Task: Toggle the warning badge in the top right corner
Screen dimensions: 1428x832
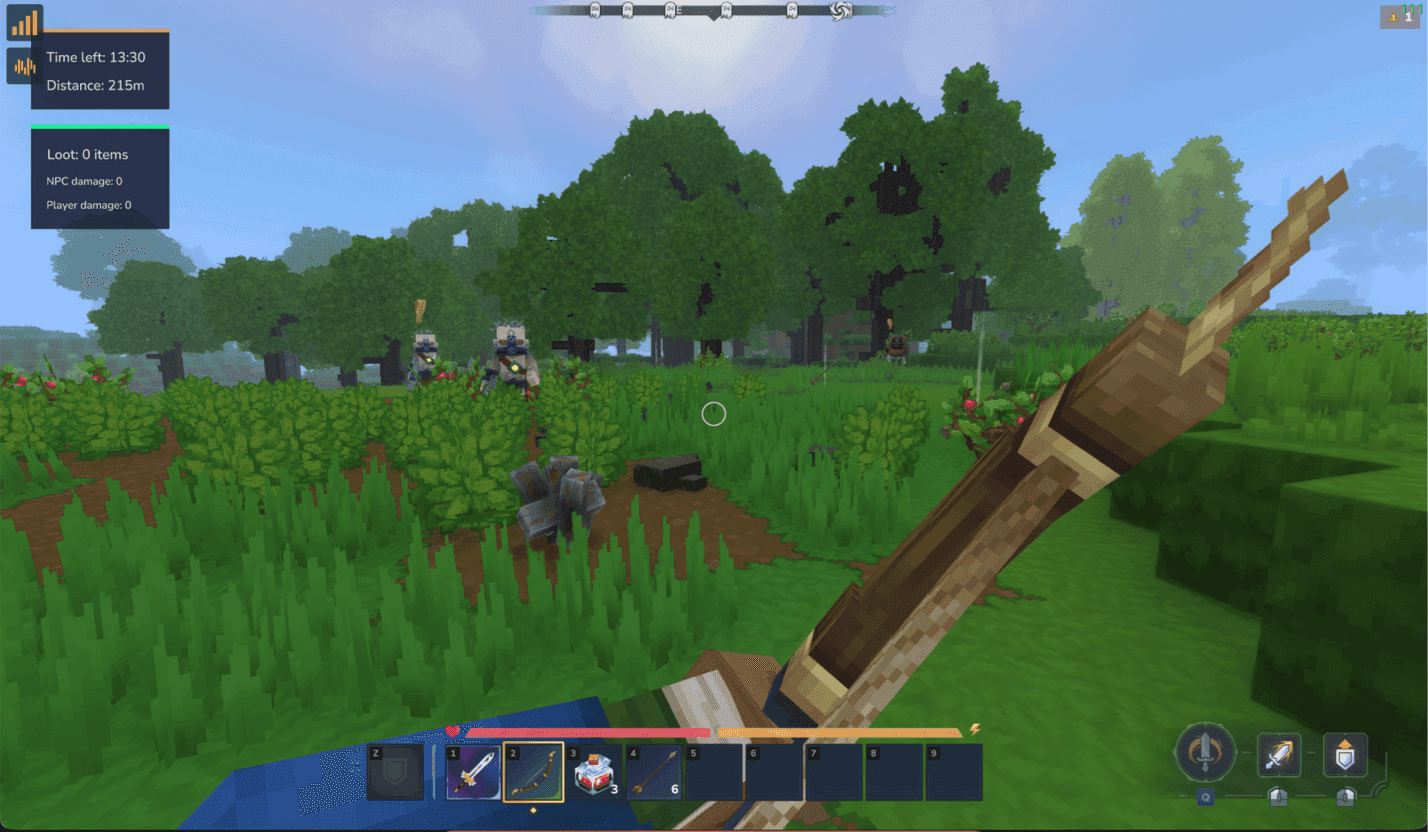Action: 1398,17
